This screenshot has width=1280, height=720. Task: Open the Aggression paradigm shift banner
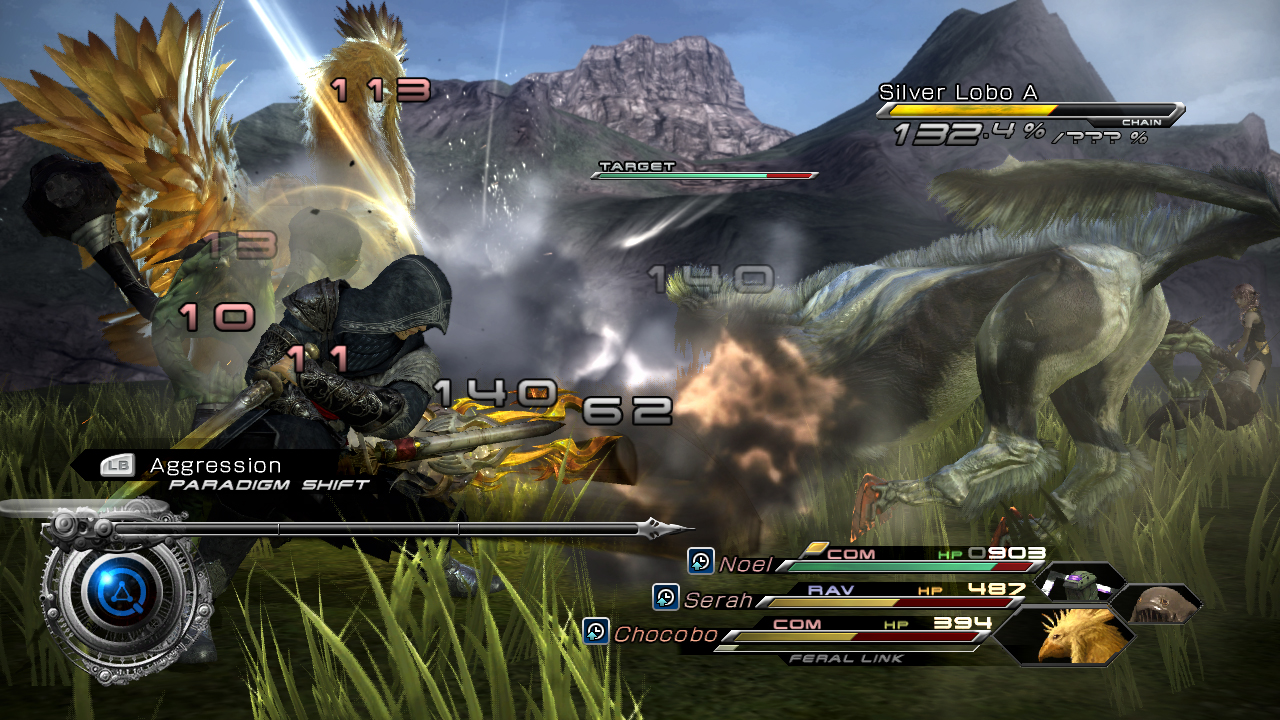pos(215,466)
